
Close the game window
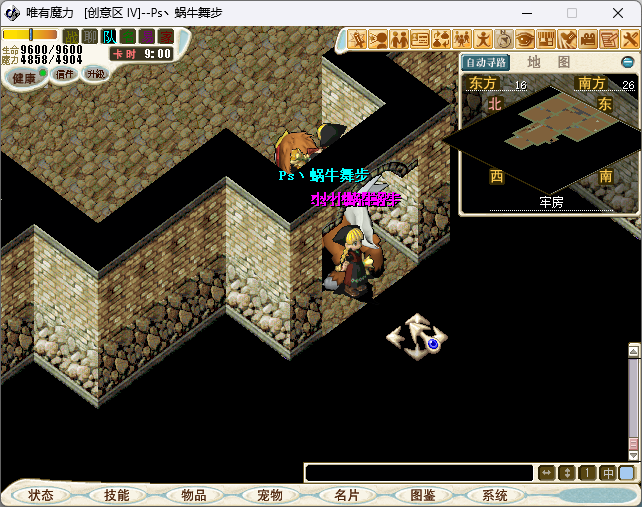[618, 13]
